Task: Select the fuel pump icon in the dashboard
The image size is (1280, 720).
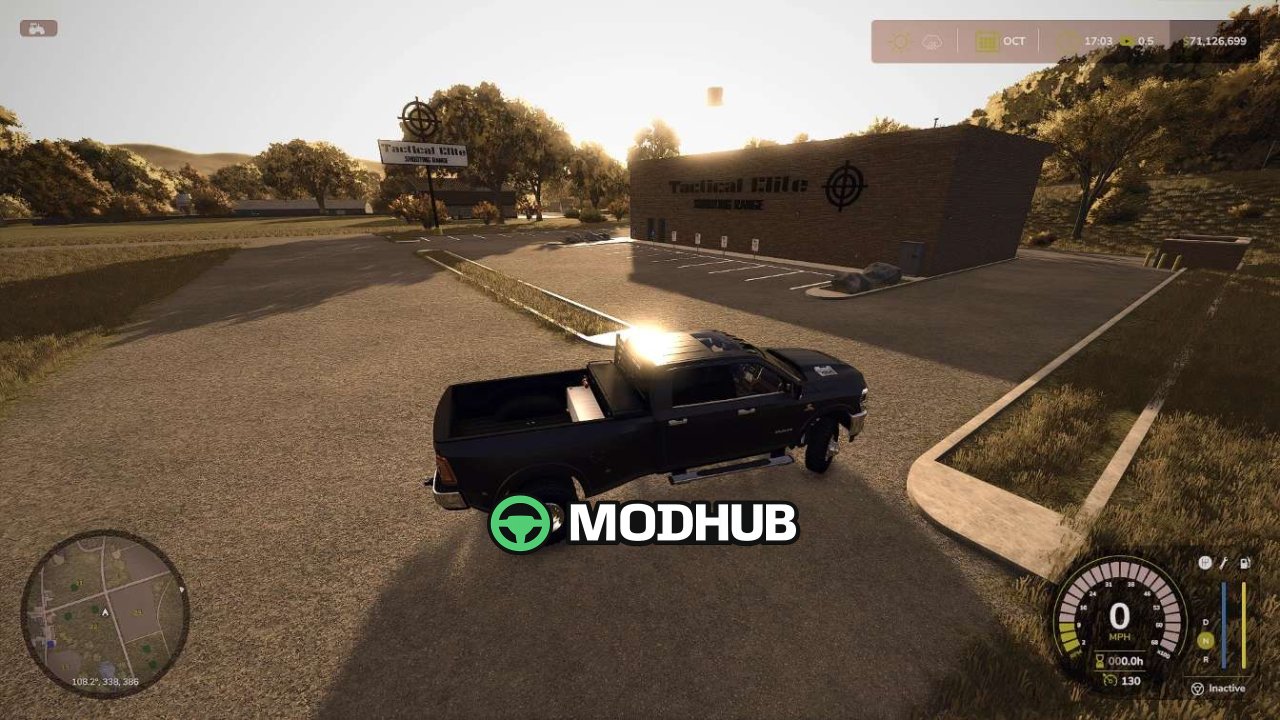Action: click(1245, 563)
